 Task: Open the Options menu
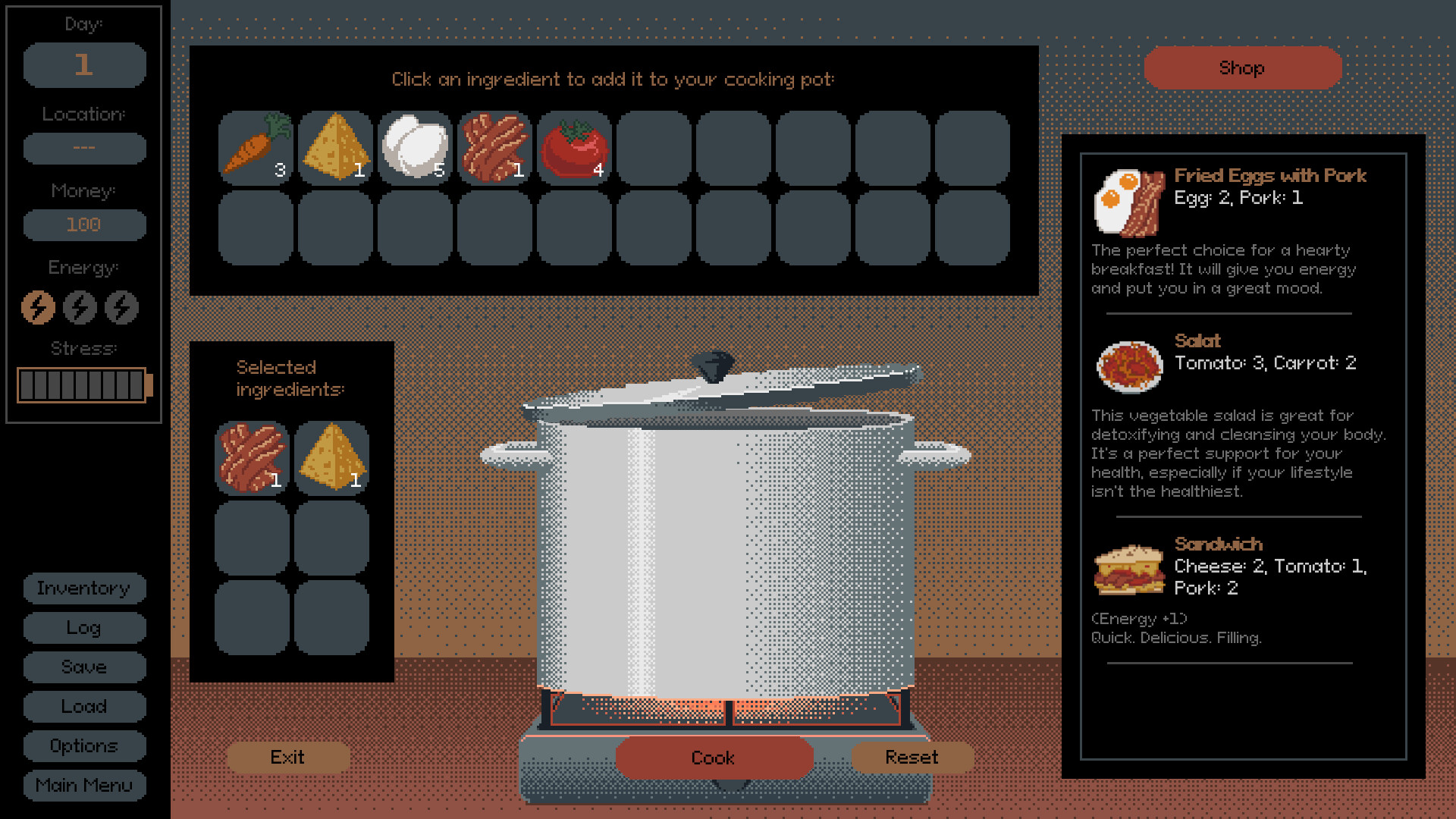tap(84, 746)
